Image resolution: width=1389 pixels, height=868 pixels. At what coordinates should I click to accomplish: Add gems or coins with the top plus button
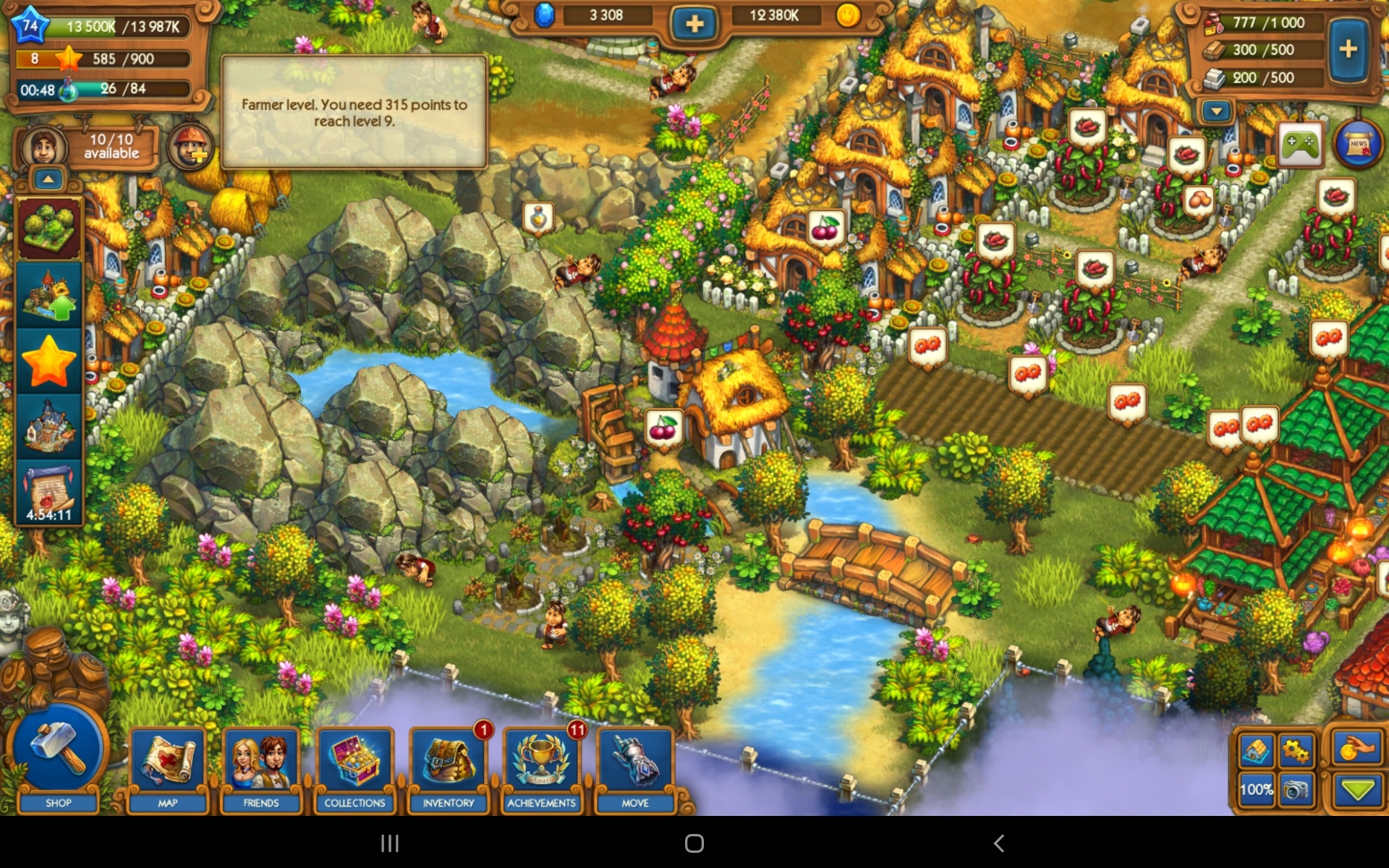pyautogui.click(x=694, y=24)
